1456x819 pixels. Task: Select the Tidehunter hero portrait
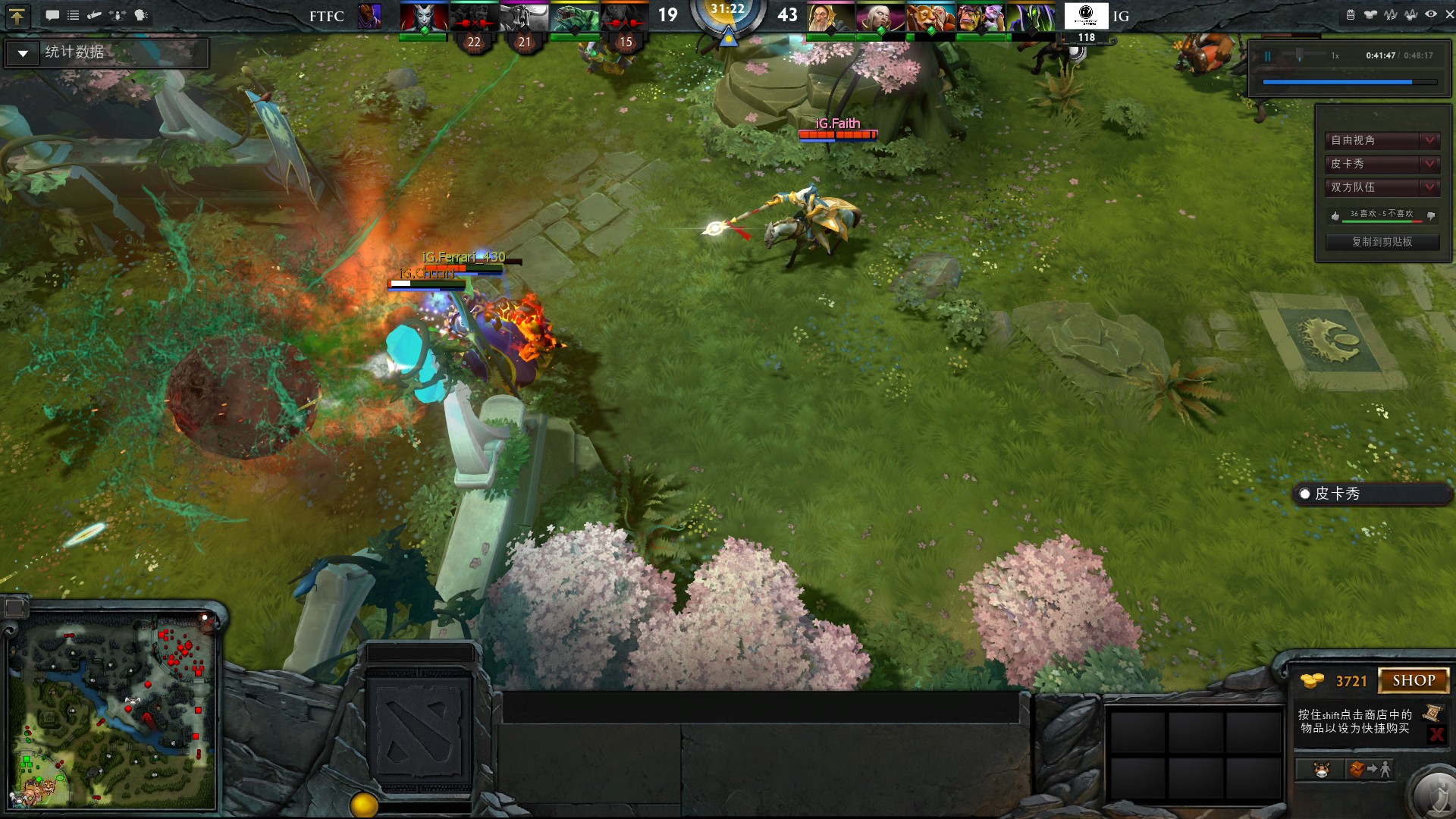point(574,17)
